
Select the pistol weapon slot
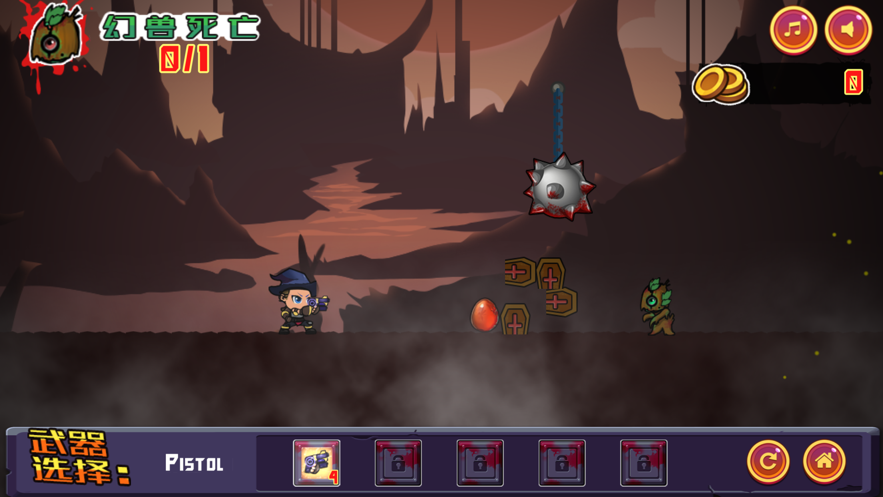pos(316,463)
